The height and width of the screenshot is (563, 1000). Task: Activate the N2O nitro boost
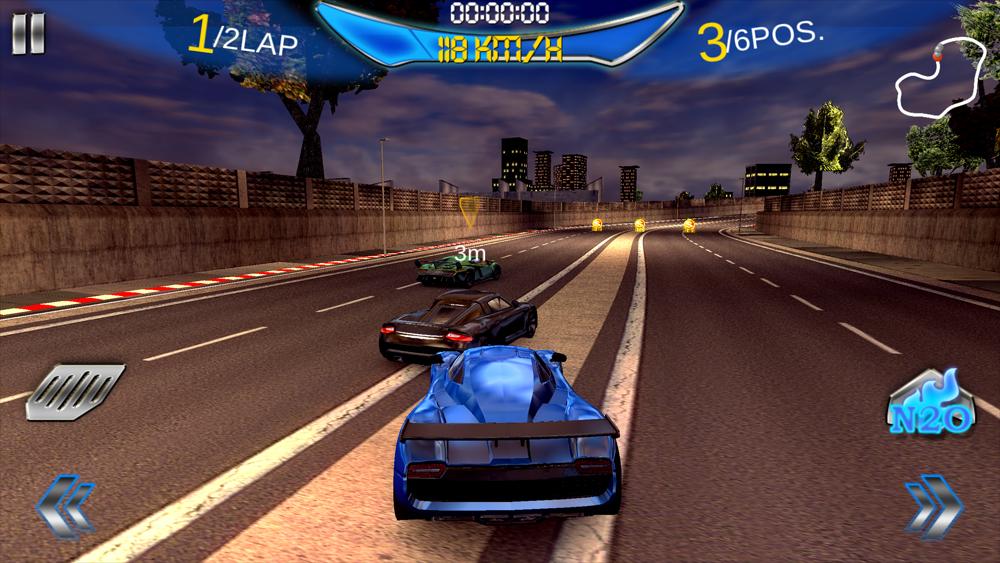[929, 403]
